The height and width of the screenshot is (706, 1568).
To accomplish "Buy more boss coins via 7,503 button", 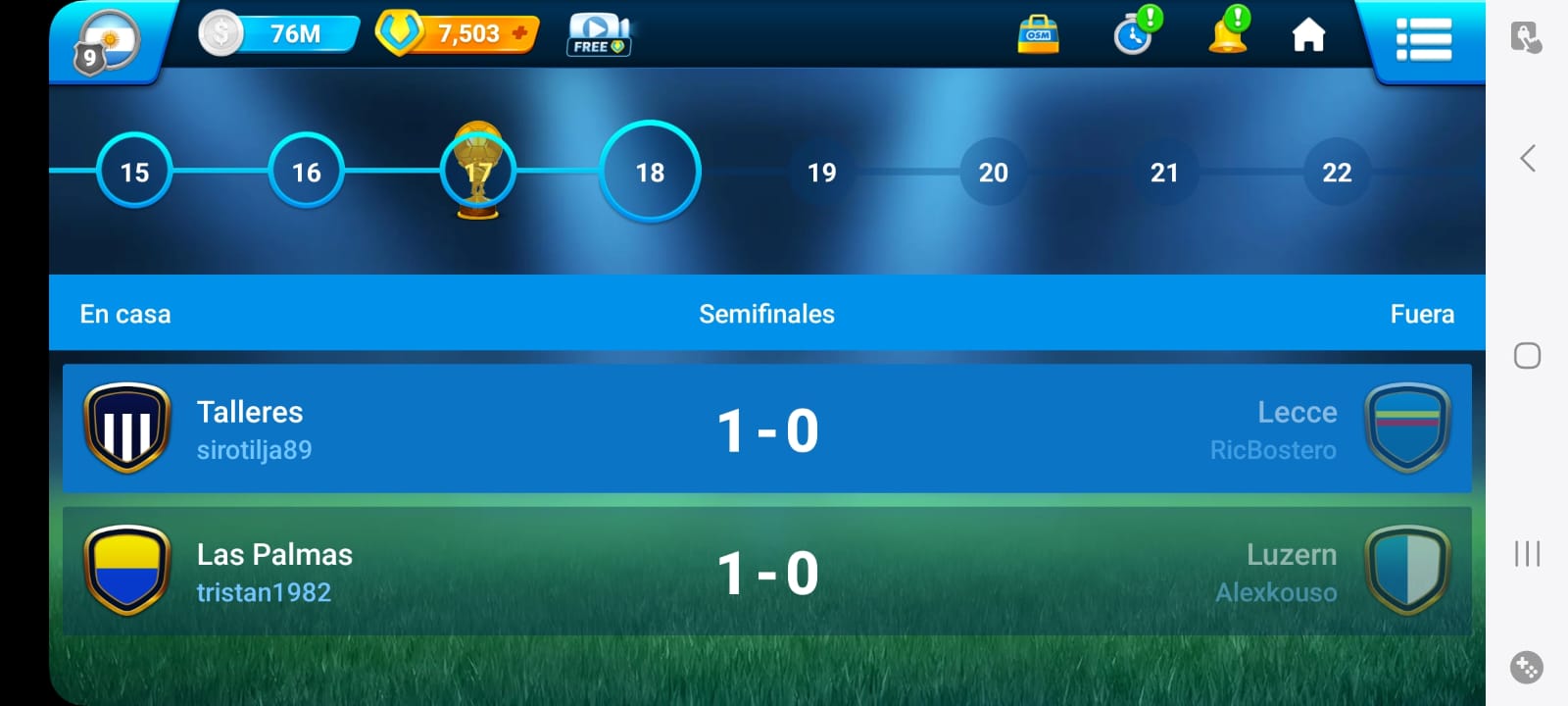I will tap(459, 34).
